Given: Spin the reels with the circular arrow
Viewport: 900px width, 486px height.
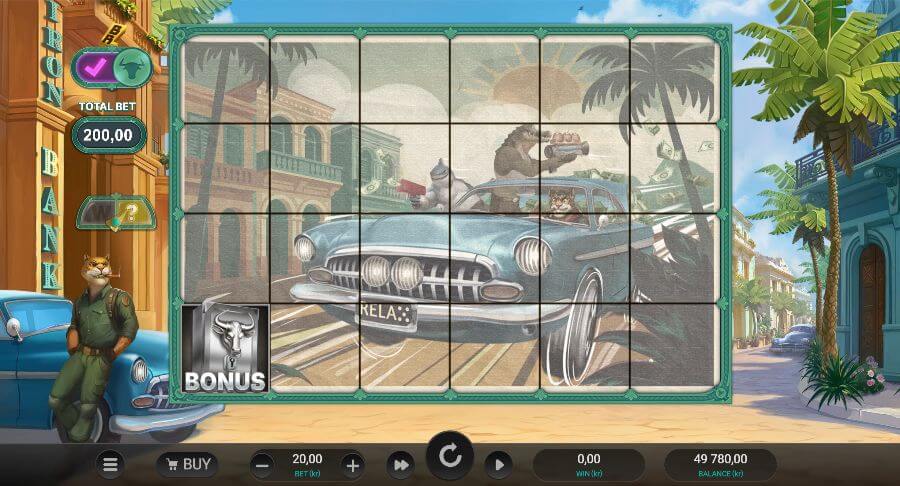Looking at the screenshot, I should coord(450,458).
